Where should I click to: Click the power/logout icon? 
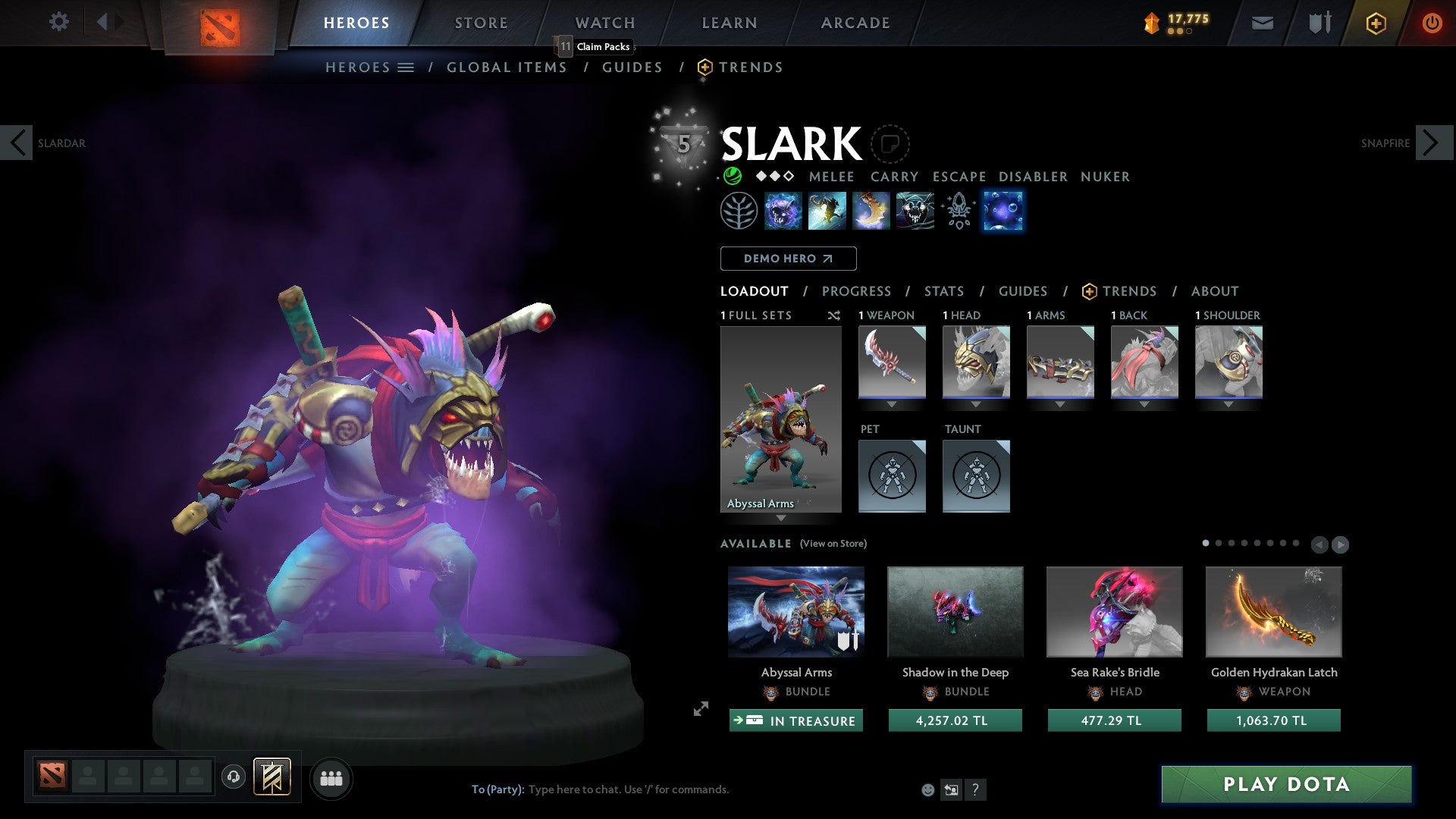point(1432,23)
